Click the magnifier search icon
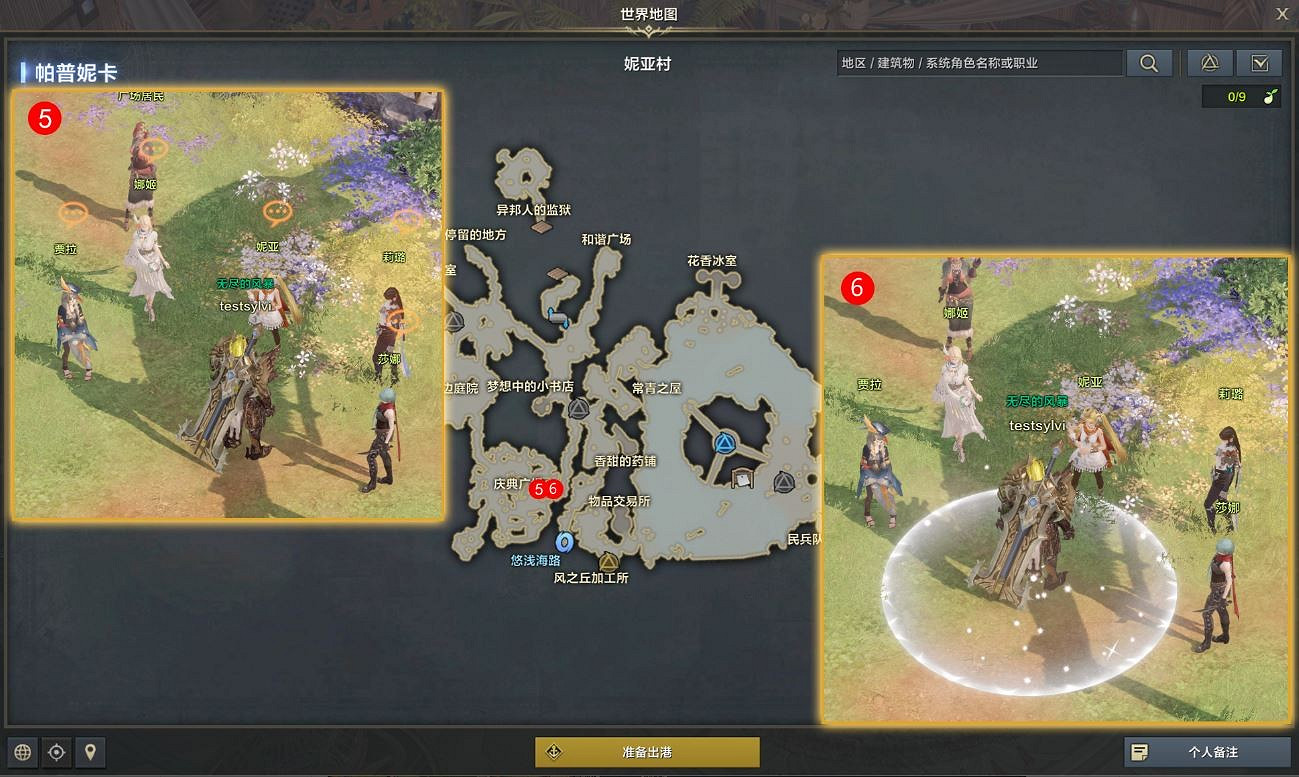Viewport: 1299px width, 777px height. [x=1149, y=62]
